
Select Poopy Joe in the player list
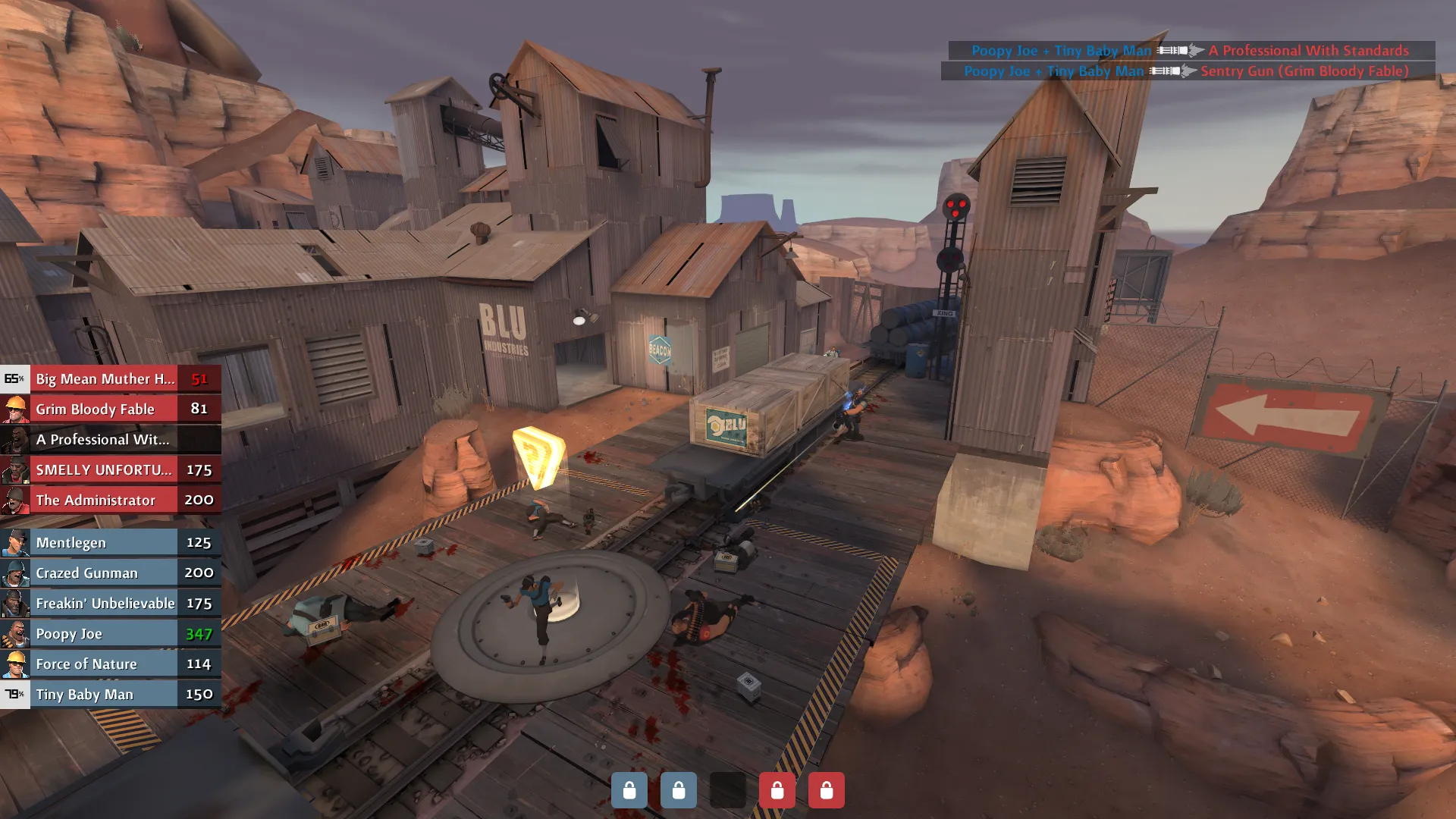111,633
